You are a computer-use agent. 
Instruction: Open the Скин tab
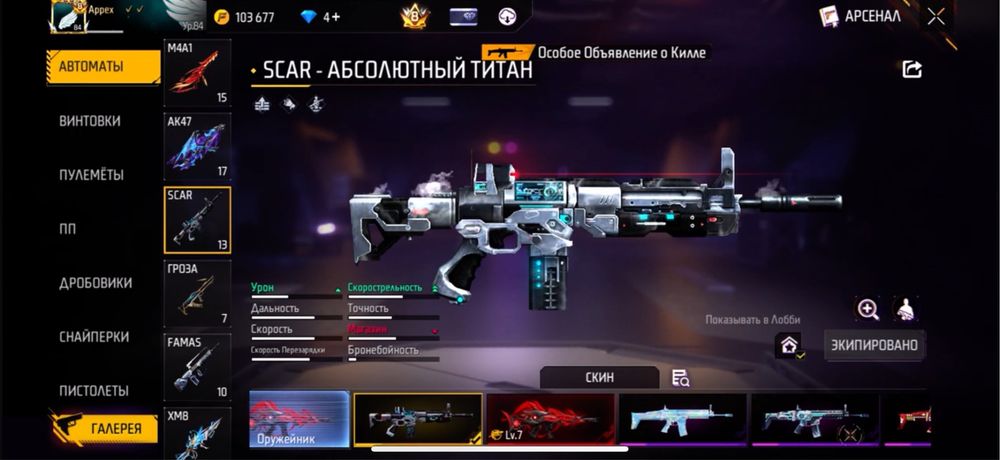[x=599, y=378]
